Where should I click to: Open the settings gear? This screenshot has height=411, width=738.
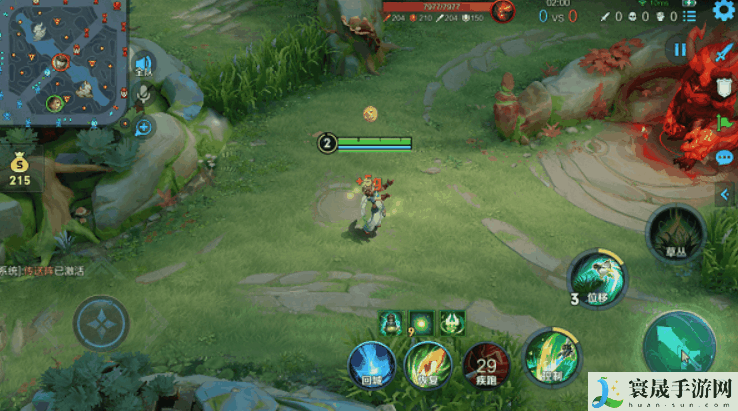point(724,11)
